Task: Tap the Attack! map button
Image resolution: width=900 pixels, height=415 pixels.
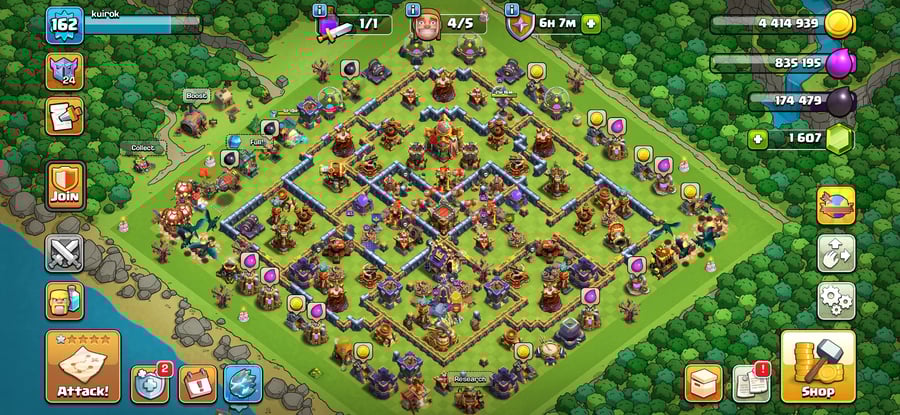Action: [x=82, y=366]
